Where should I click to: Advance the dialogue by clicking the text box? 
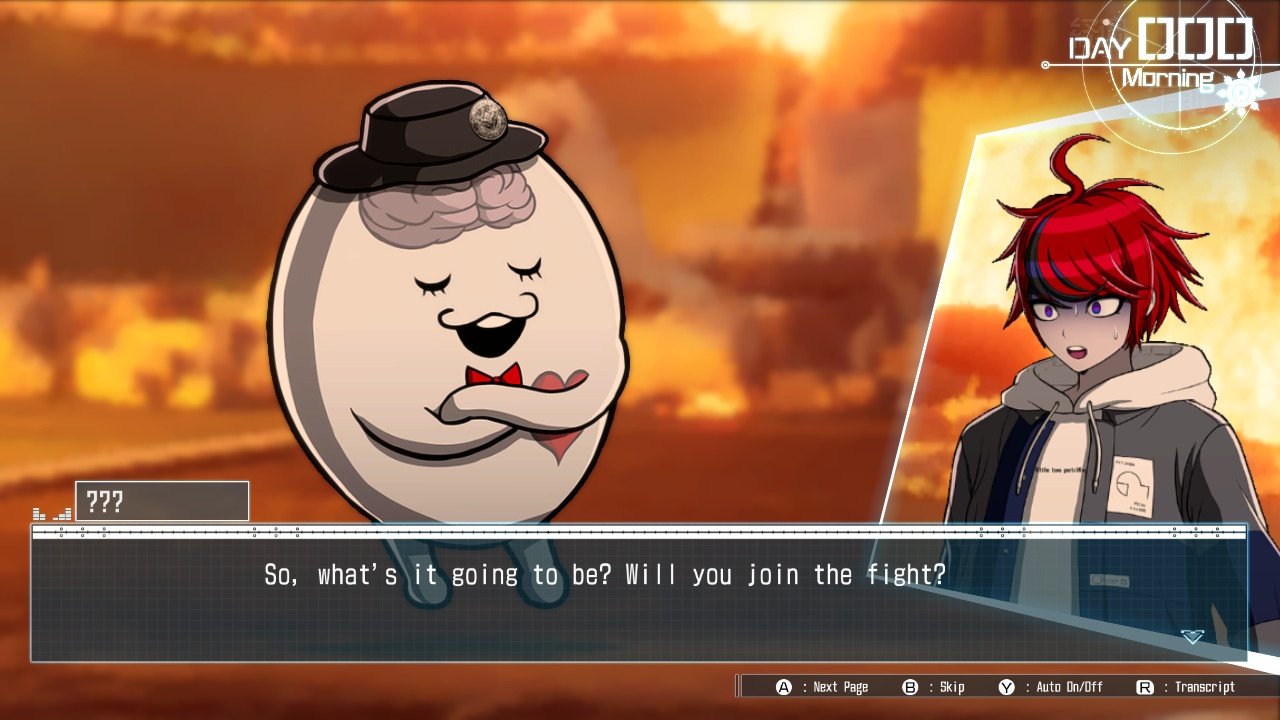(638, 598)
